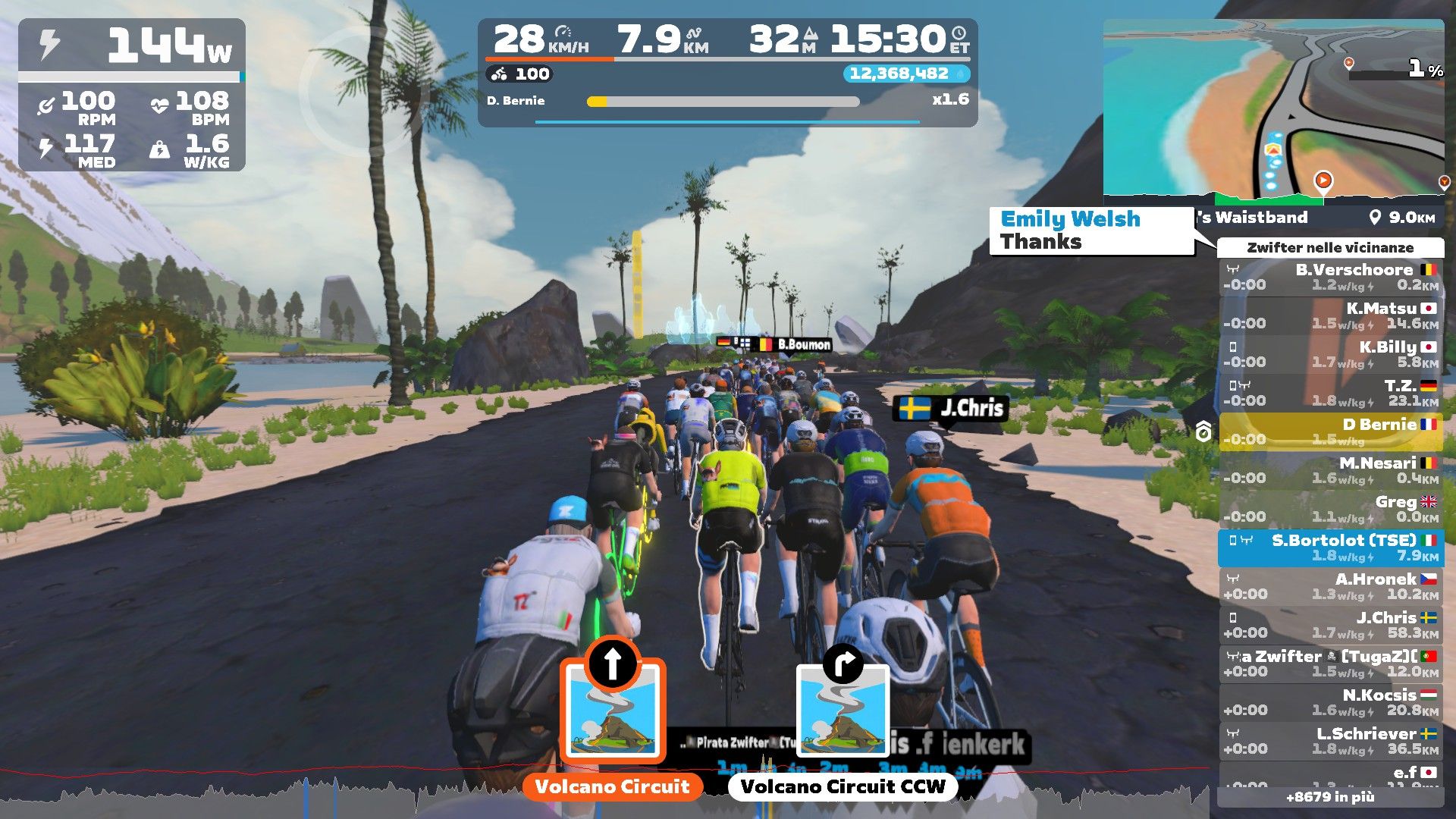Select L.Schriever in the rider list

tap(1331, 741)
